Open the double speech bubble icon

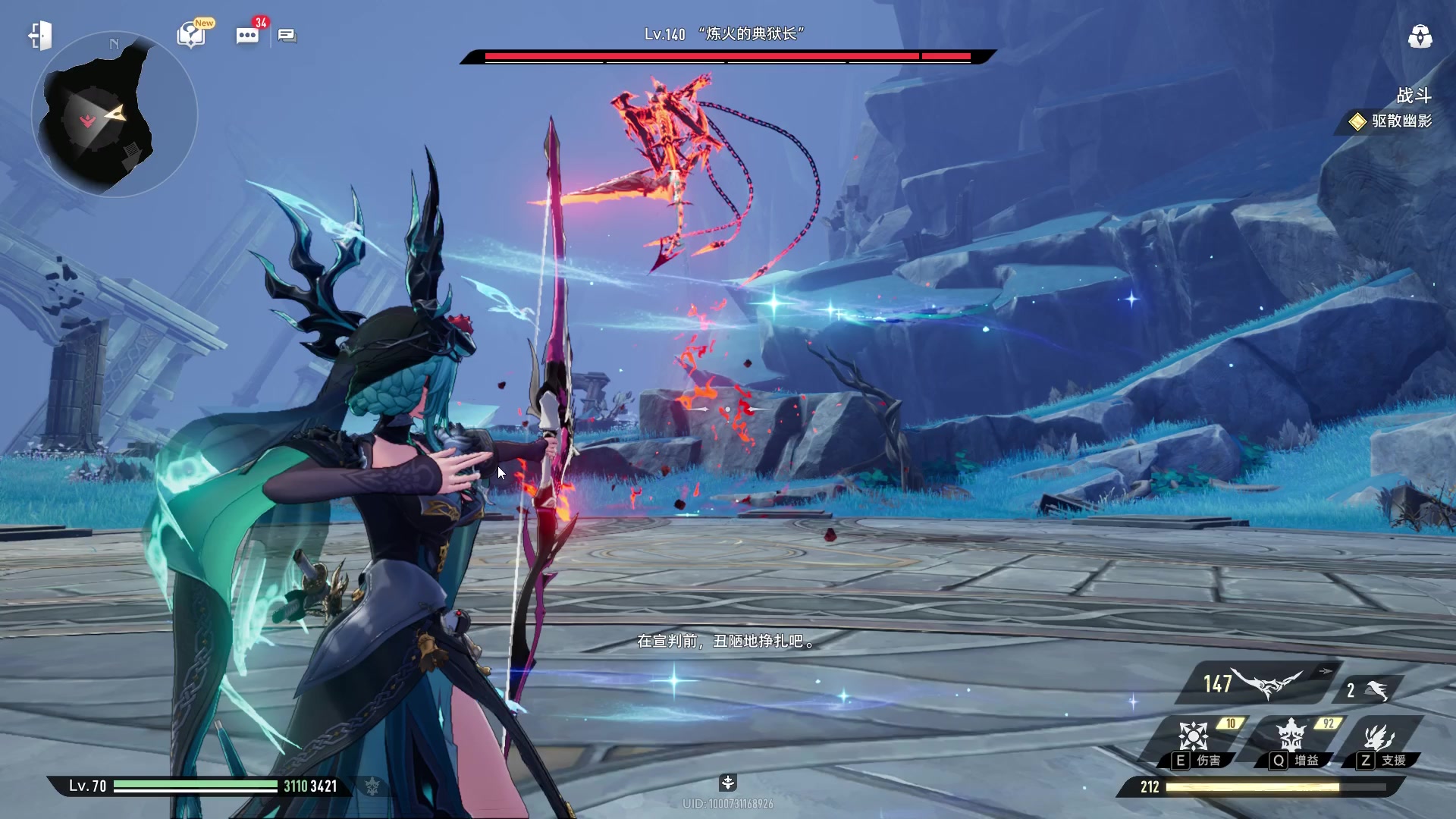point(287,36)
